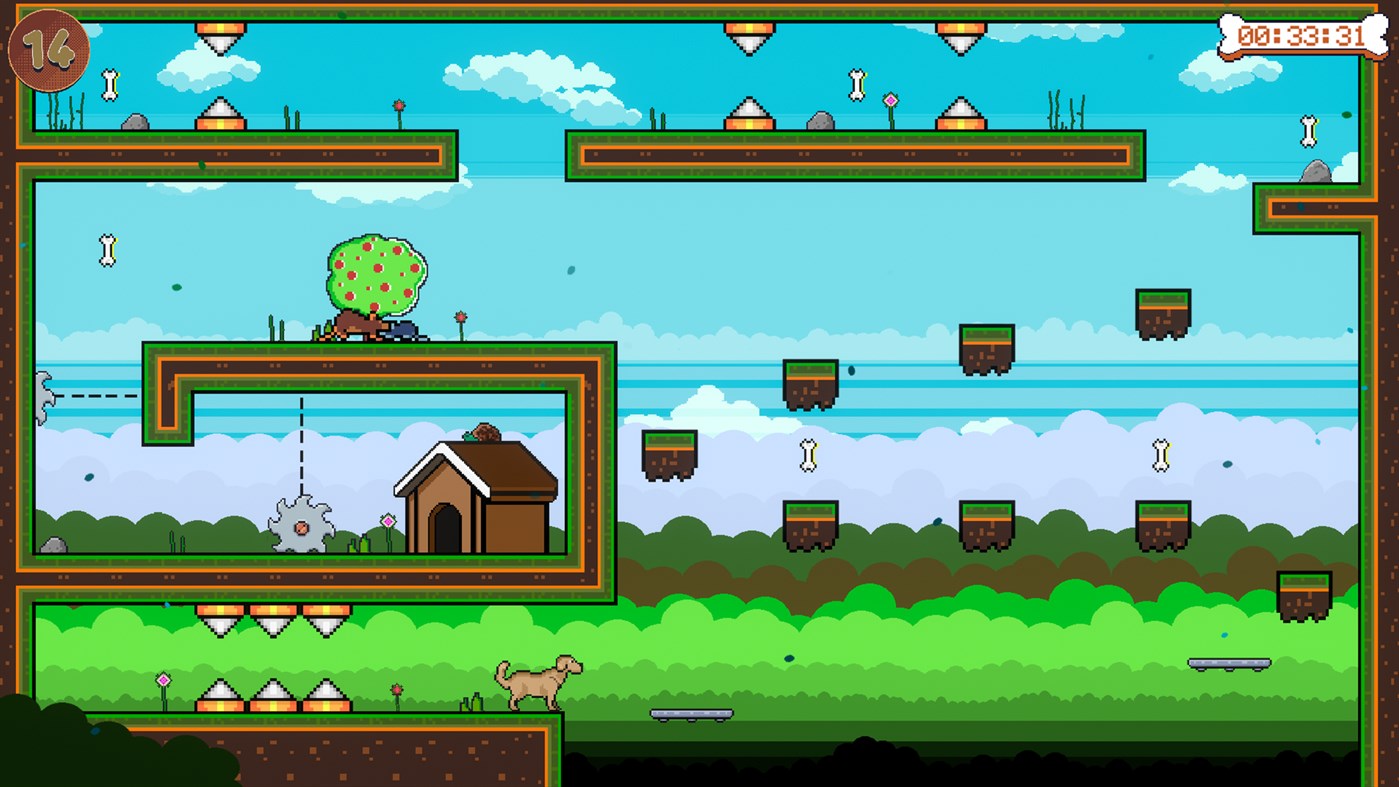This screenshot has width=1399, height=787.
Task: Select the bone near the top right screen edge
Action: pos(1306,130)
